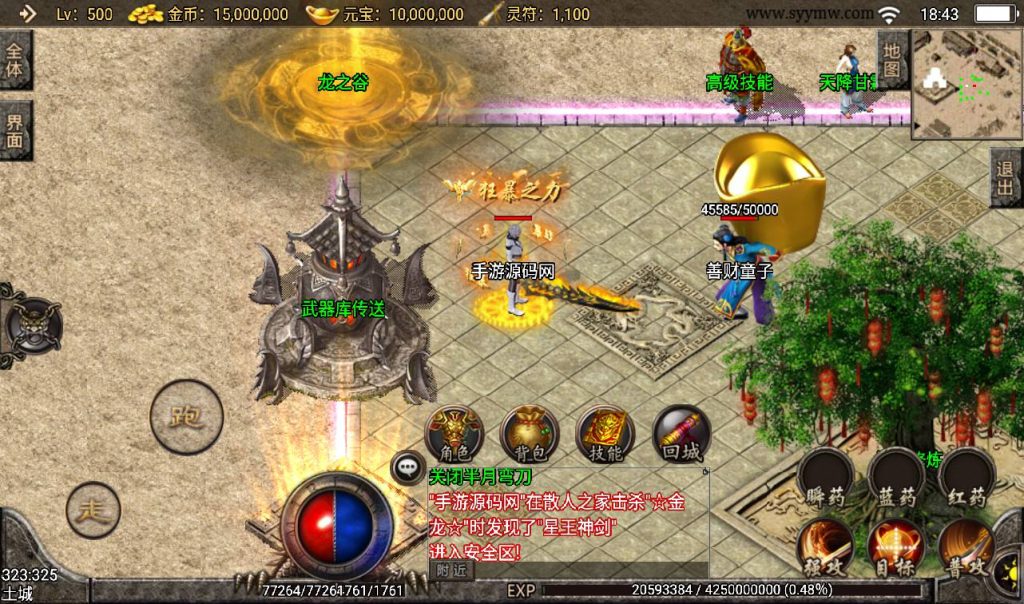Screen dimensions: 1024x604
Task: Tap the 走 walk button
Action: [x=93, y=510]
